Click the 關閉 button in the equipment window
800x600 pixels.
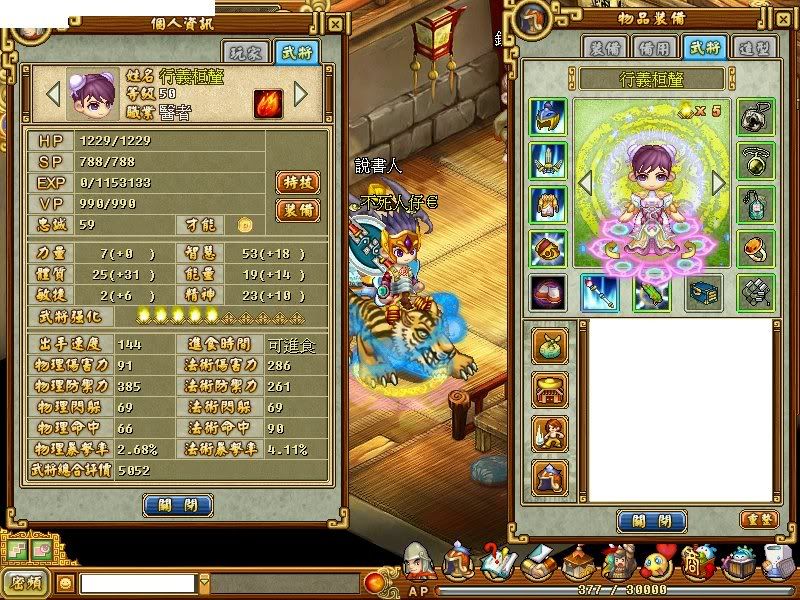(651, 521)
